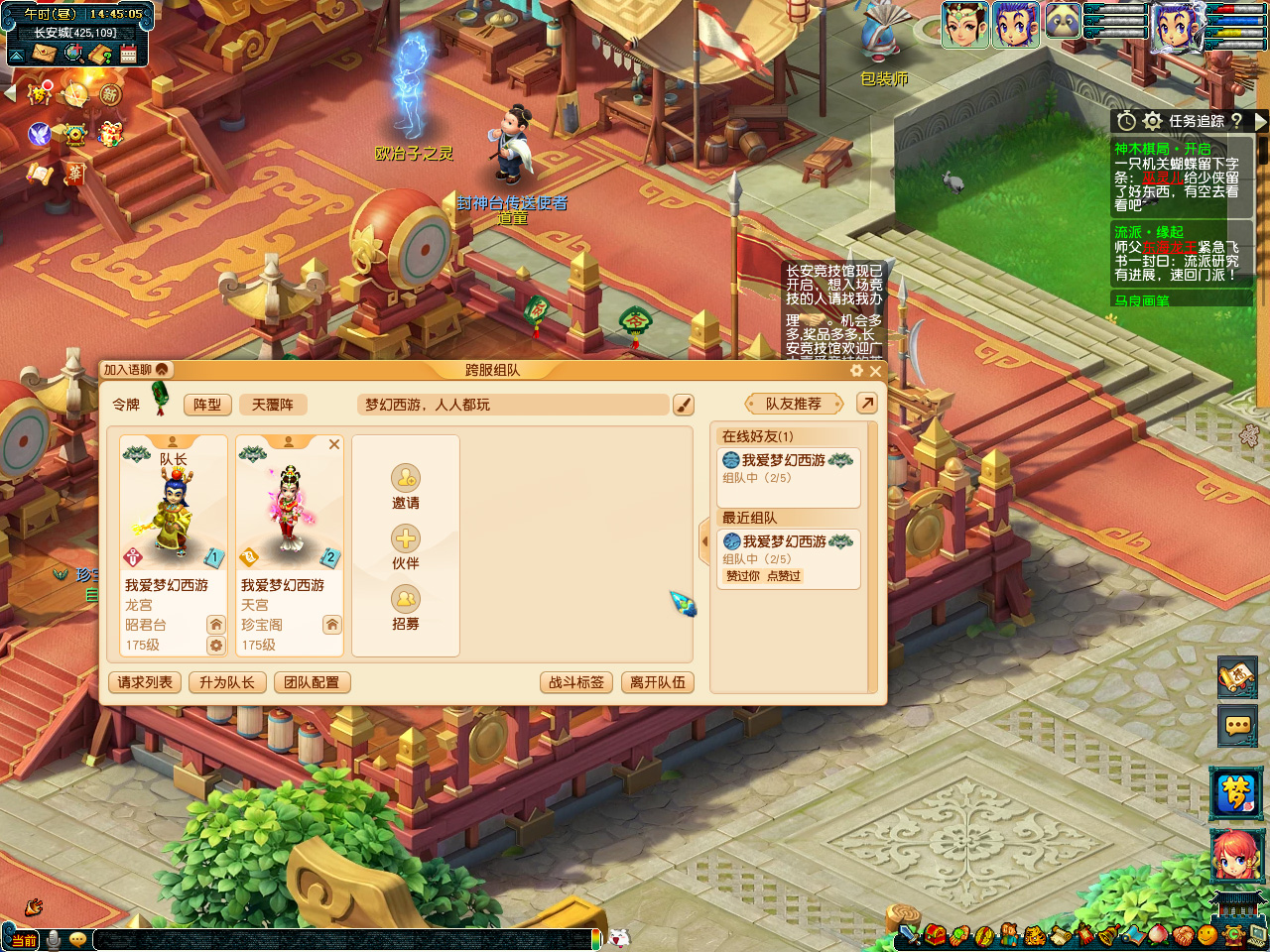
Task: Open 团队配置 team configuration
Action: click(312, 682)
